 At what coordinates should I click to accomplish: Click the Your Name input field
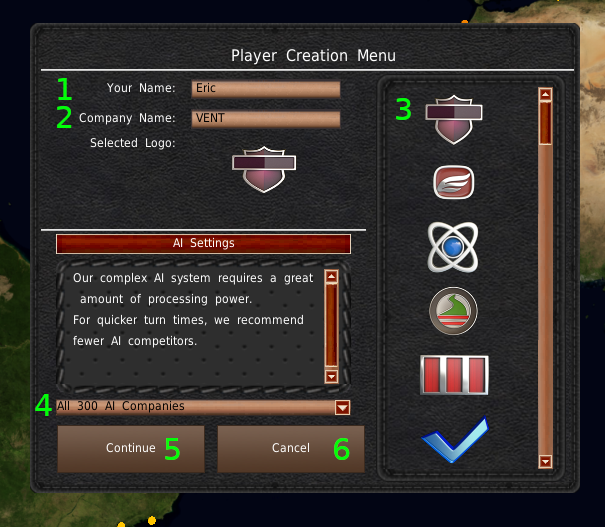(x=266, y=89)
